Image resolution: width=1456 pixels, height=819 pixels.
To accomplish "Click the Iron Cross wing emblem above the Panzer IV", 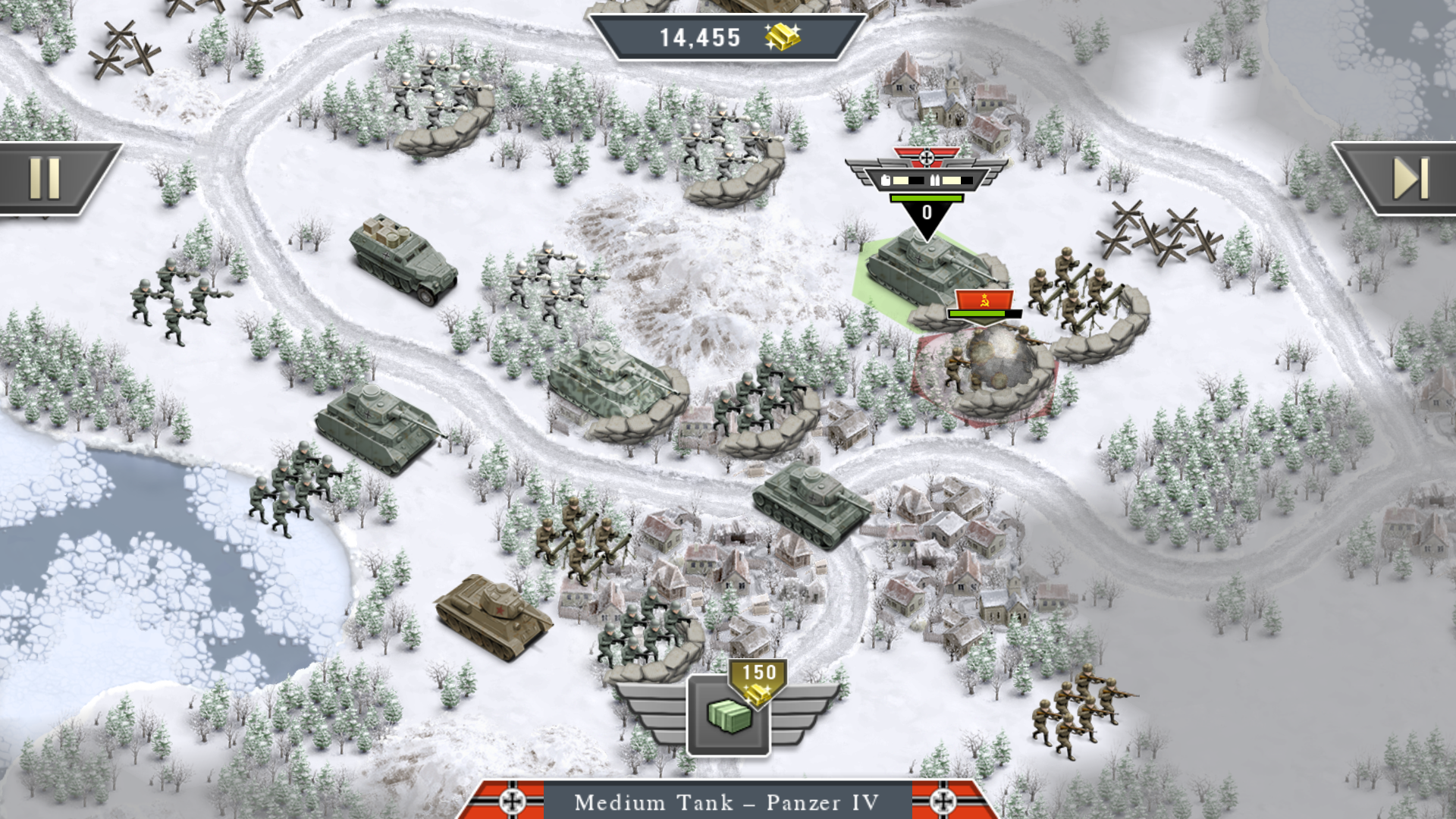I will click(927, 157).
